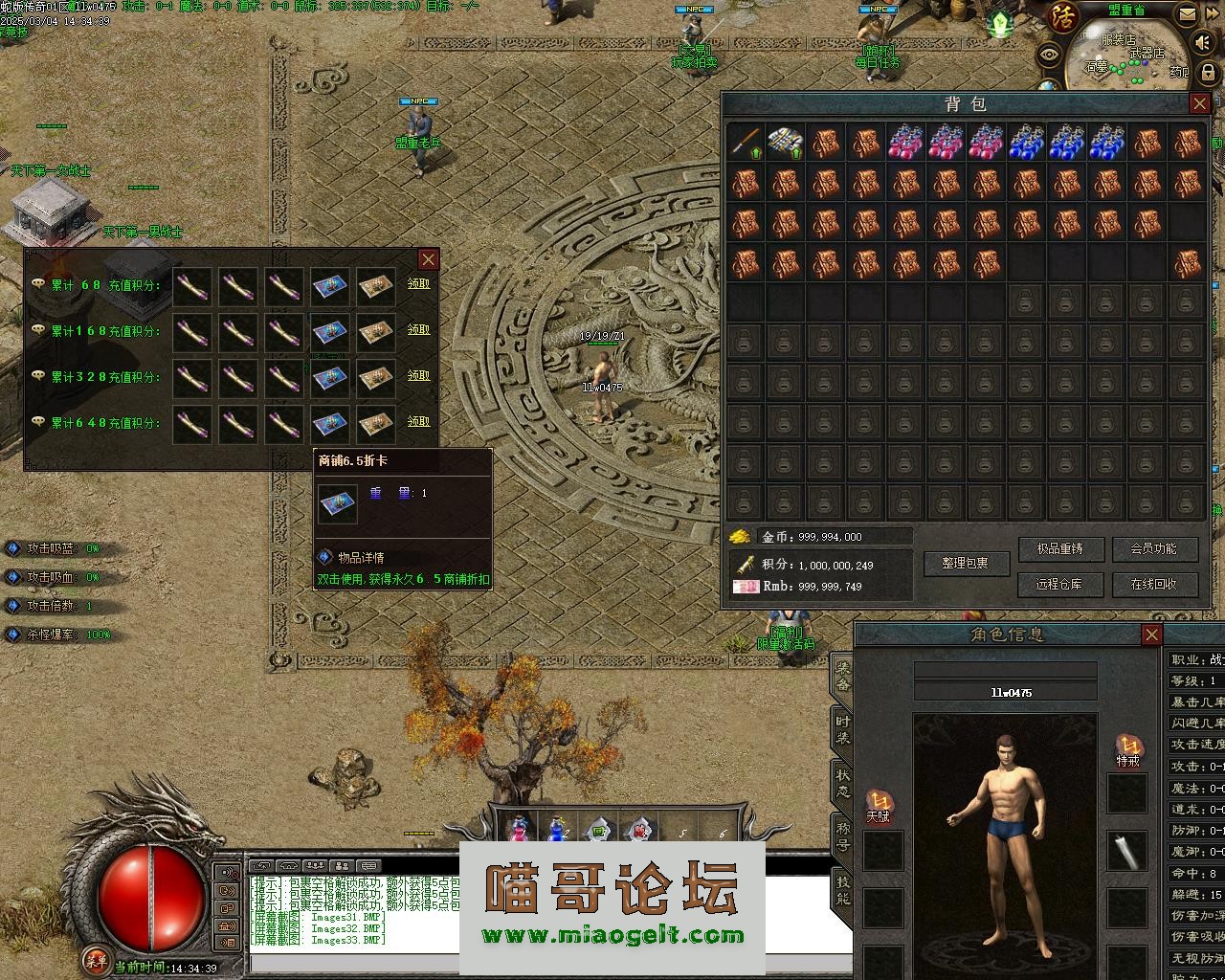Open the mail envelope icon

1188,14
